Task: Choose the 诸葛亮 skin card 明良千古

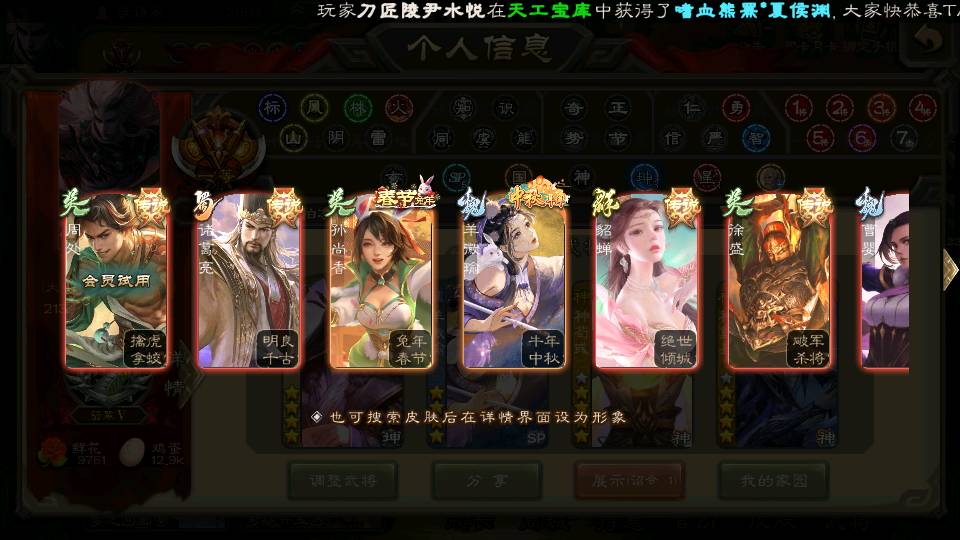Action: coord(248,282)
